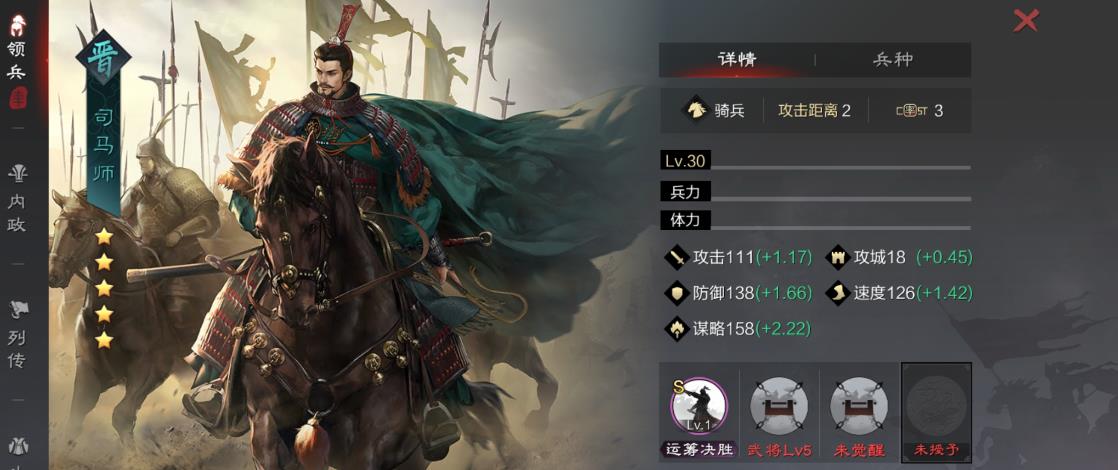Open the 兵种 tab
This screenshot has height=470, width=1118.
(x=893, y=59)
